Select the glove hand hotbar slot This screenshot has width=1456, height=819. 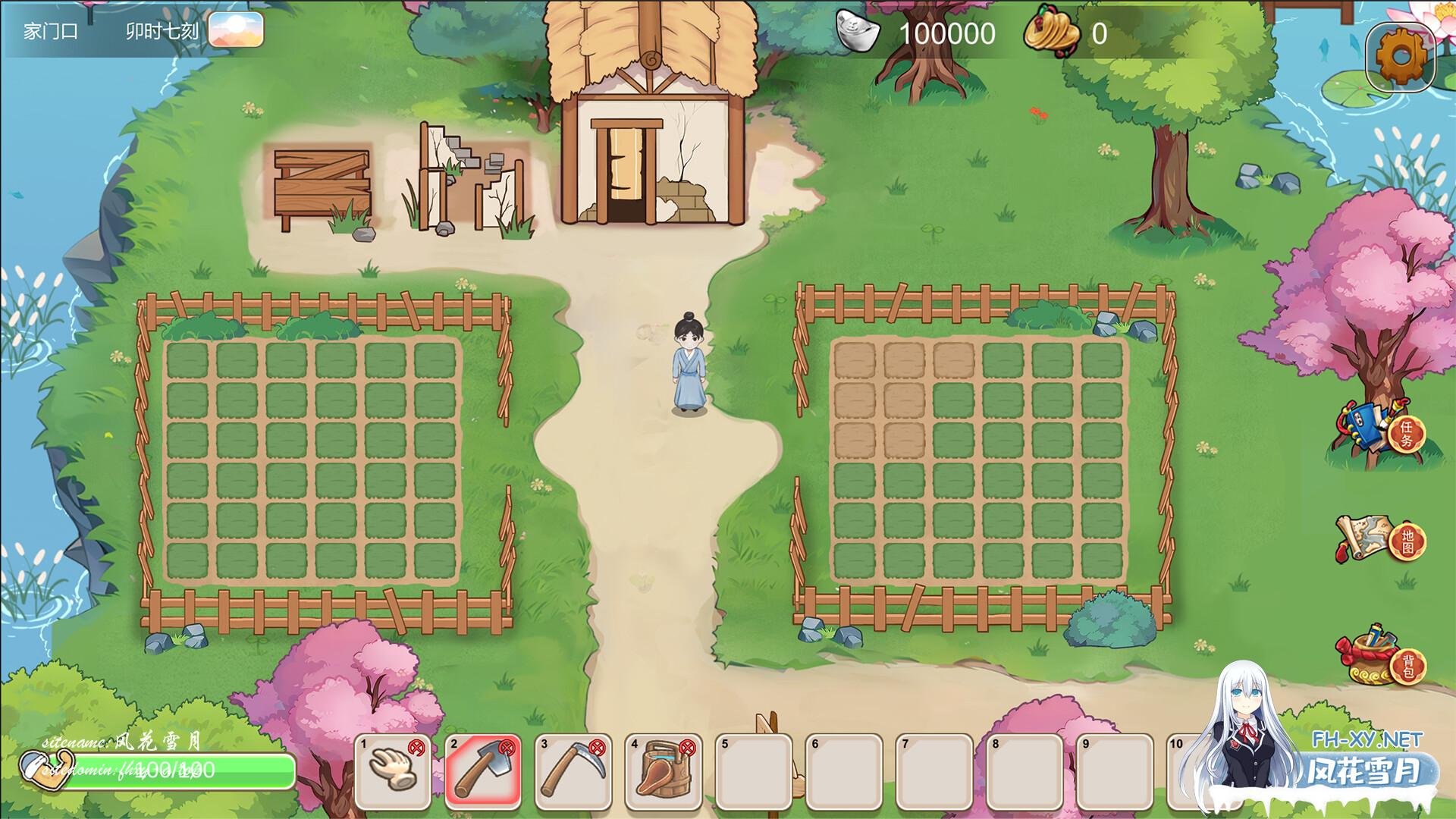coord(392,771)
